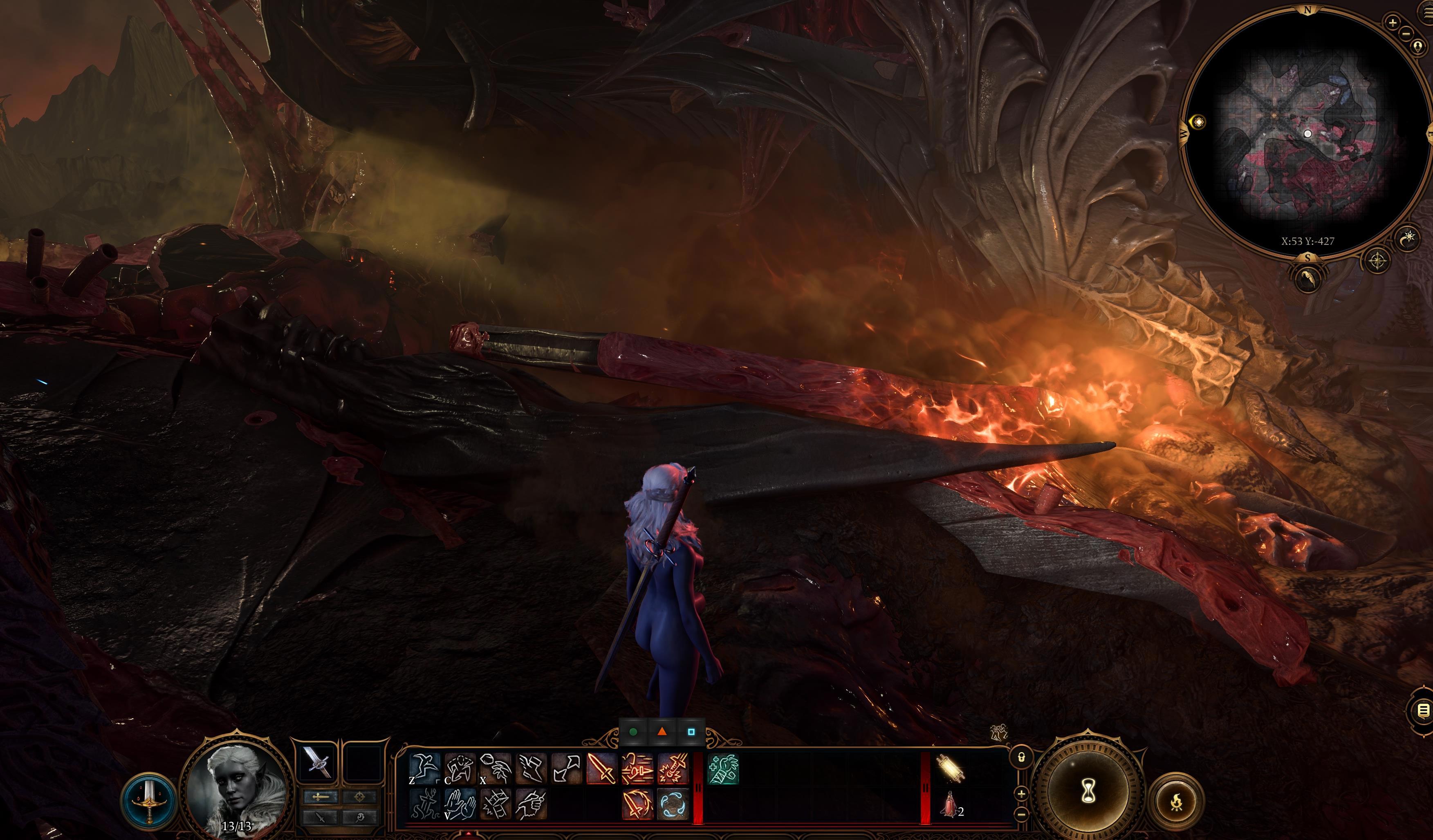This screenshot has height=840, width=1433.
Task: Choose the main hand sword attack
Action: tap(602, 768)
